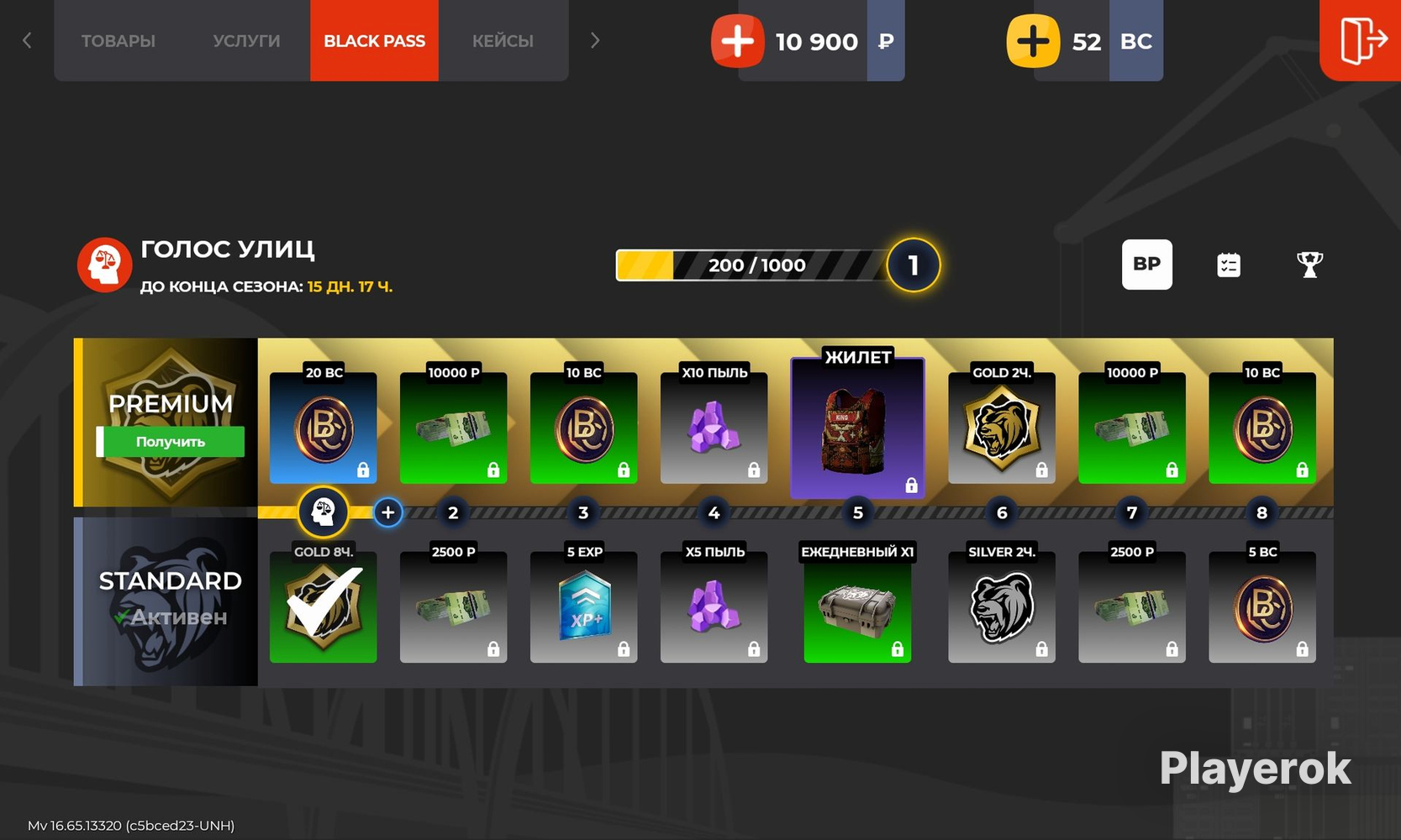
Task: Go to the КЕЙСЫ tab
Action: pyautogui.click(x=503, y=41)
